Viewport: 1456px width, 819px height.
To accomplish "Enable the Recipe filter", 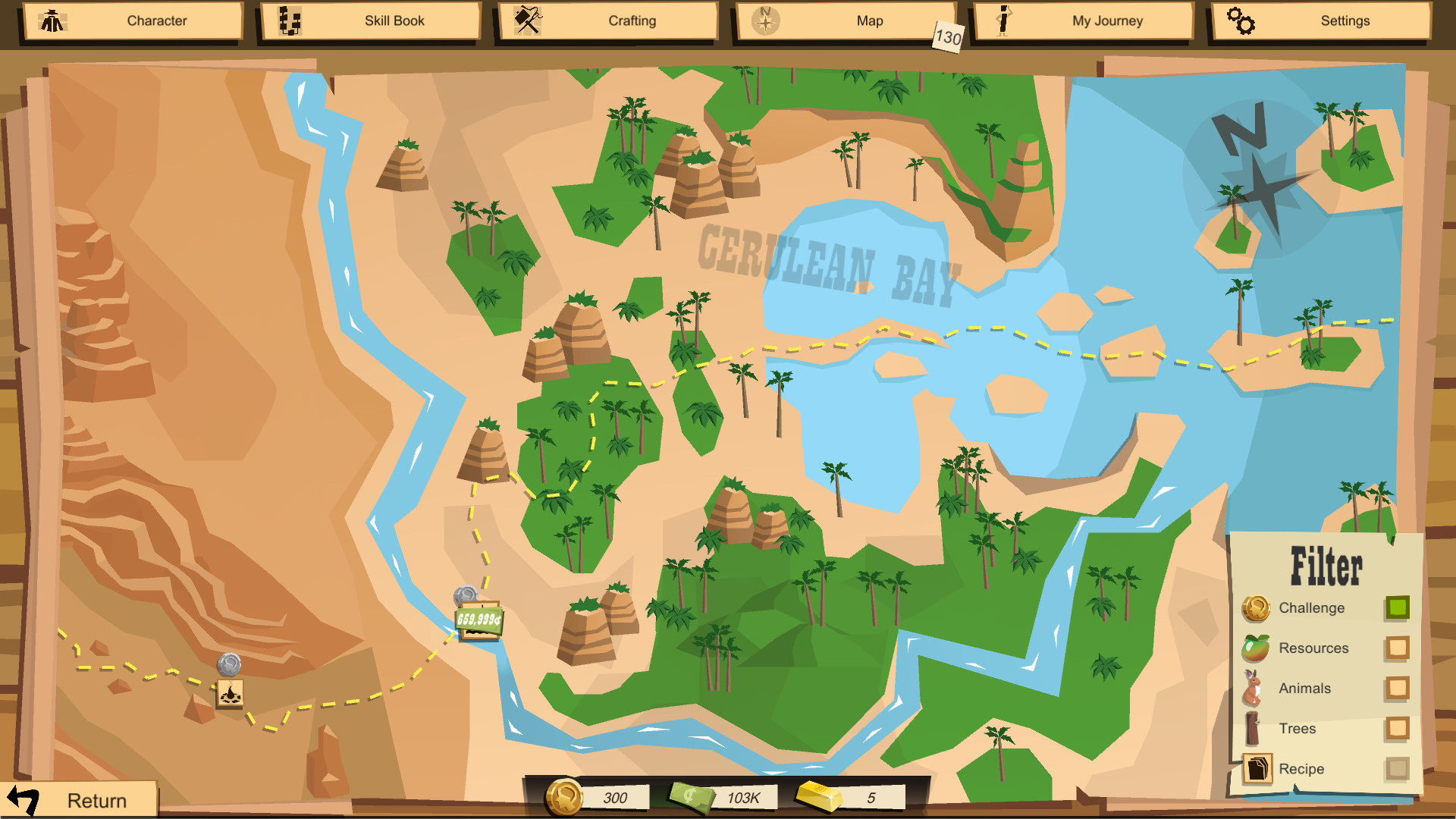I will click(1398, 769).
